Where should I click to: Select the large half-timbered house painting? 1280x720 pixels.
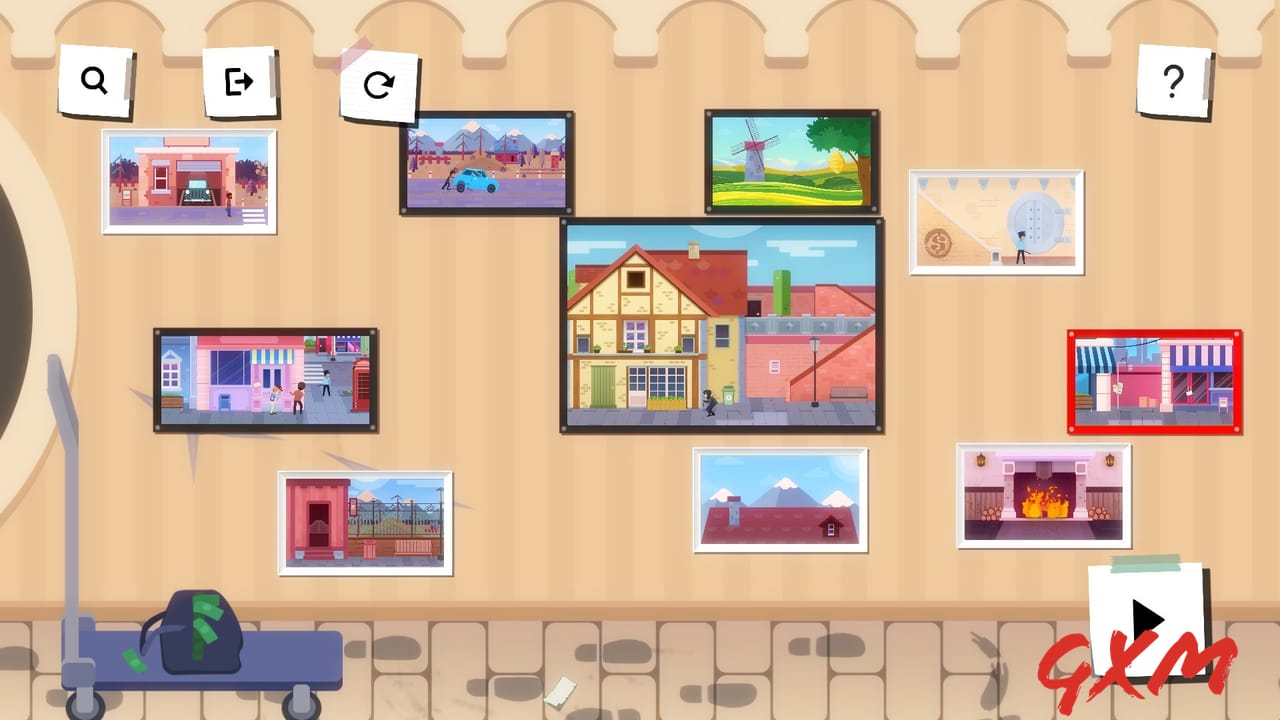[720, 325]
